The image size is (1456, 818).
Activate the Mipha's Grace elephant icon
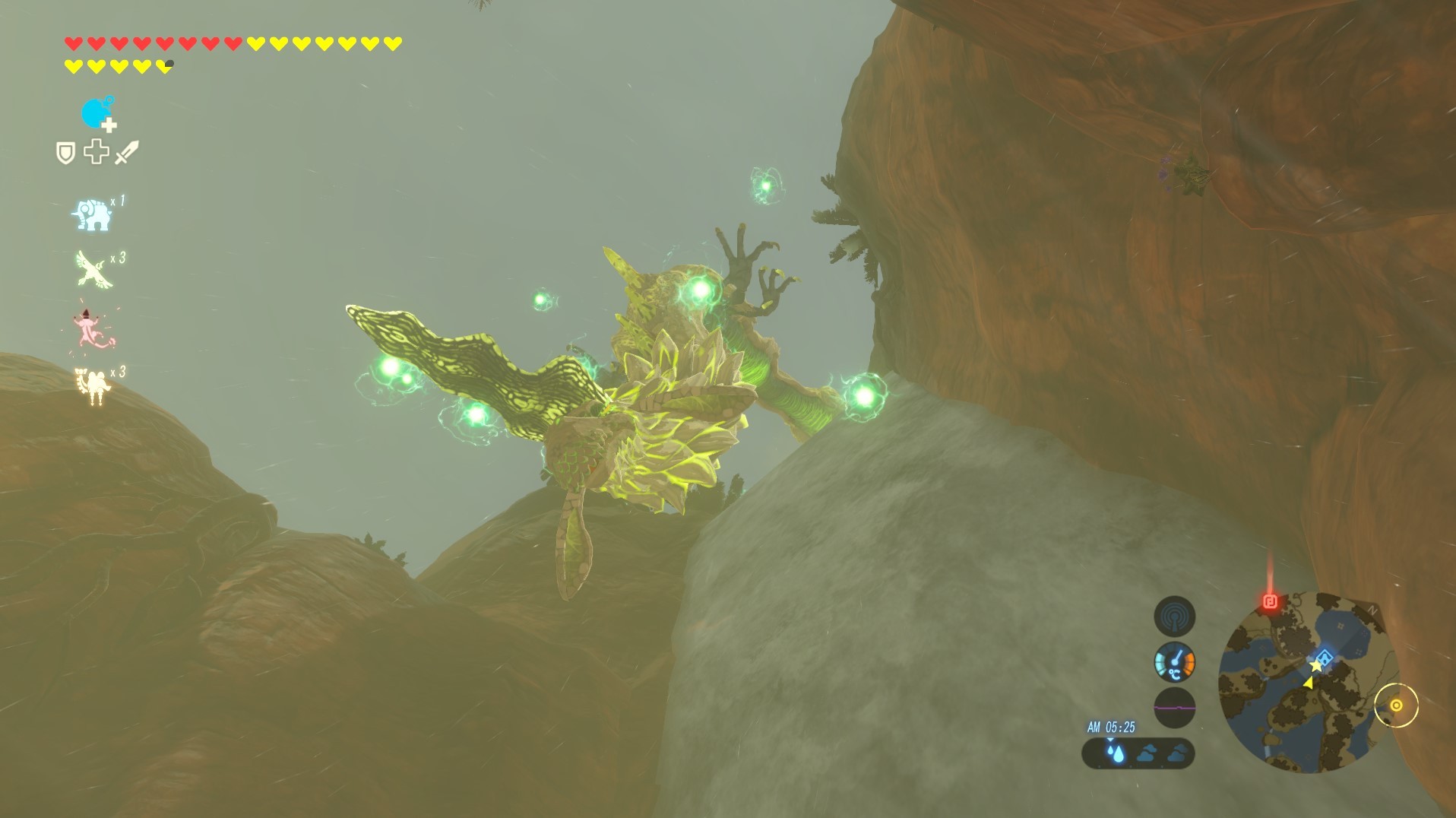click(x=92, y=215)
